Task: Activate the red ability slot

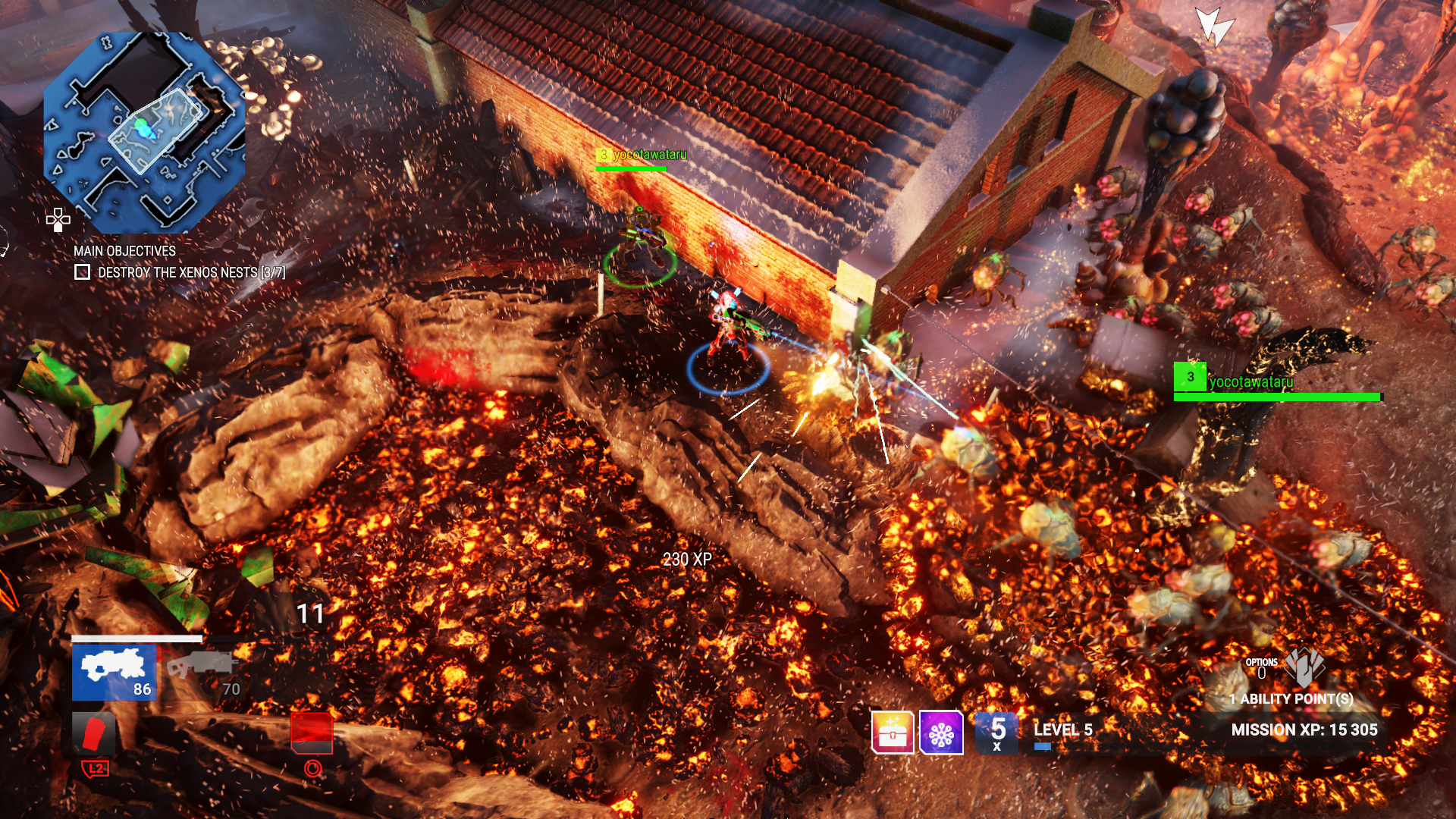Action: pos(312,733)
